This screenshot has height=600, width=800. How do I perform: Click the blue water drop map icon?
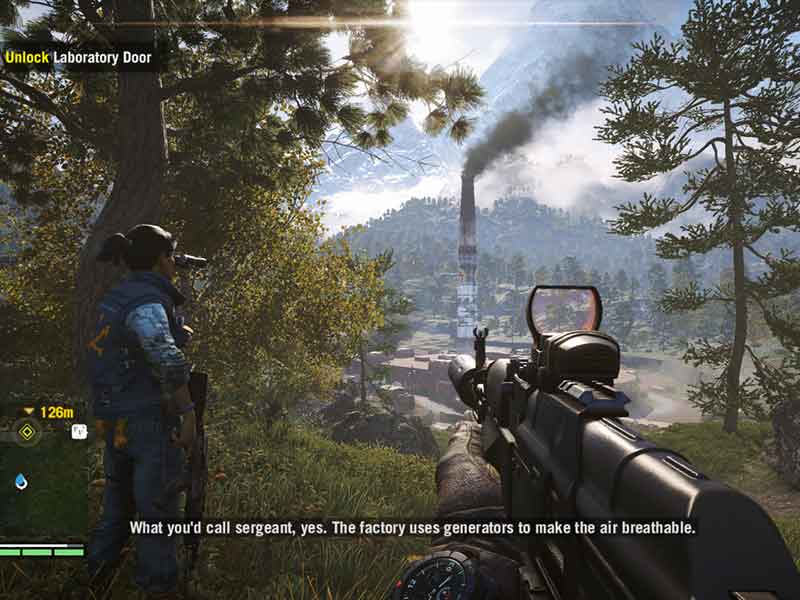[x=21, y=481]
